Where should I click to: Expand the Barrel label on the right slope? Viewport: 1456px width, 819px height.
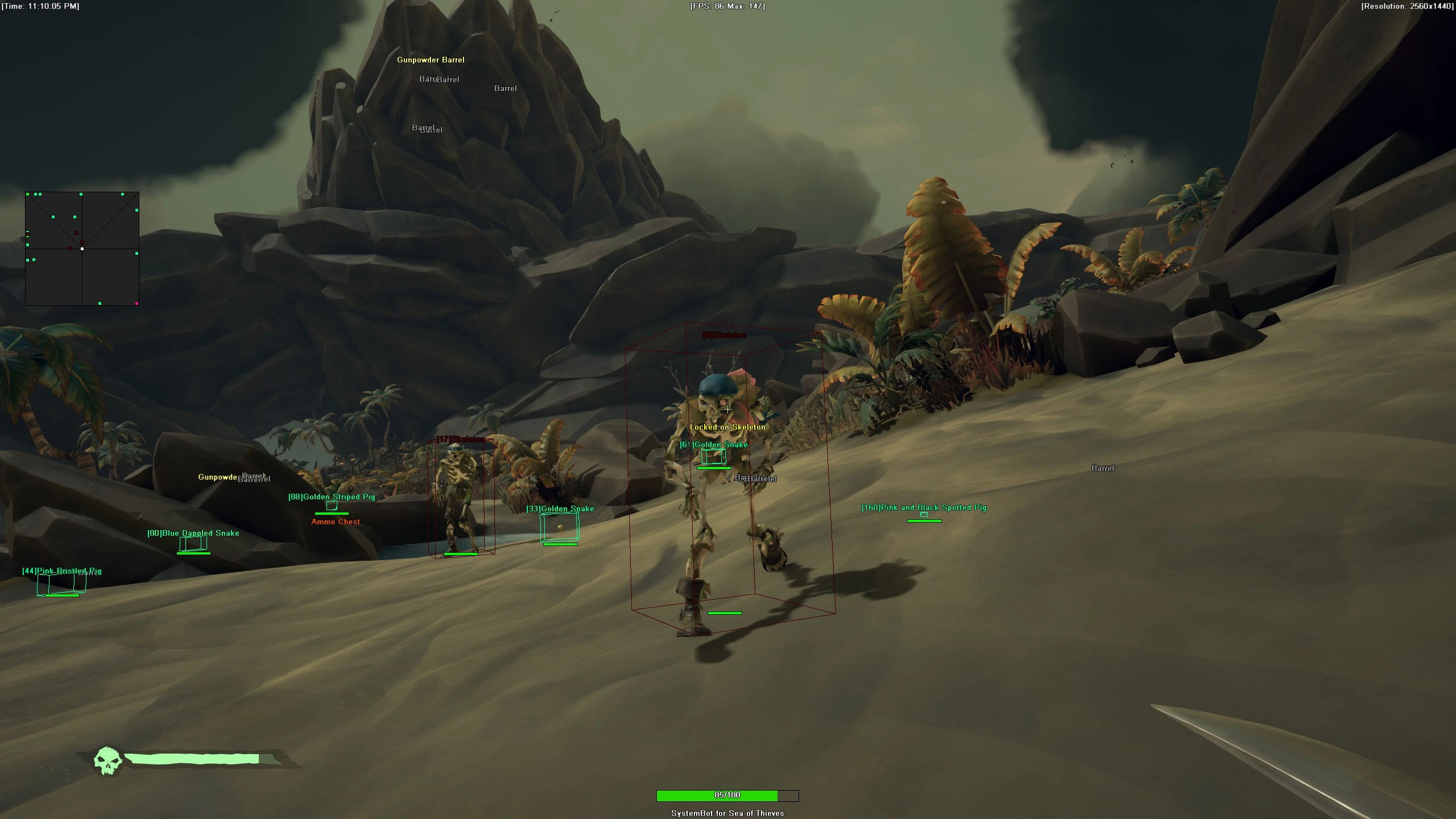[x=1102, y=468]
